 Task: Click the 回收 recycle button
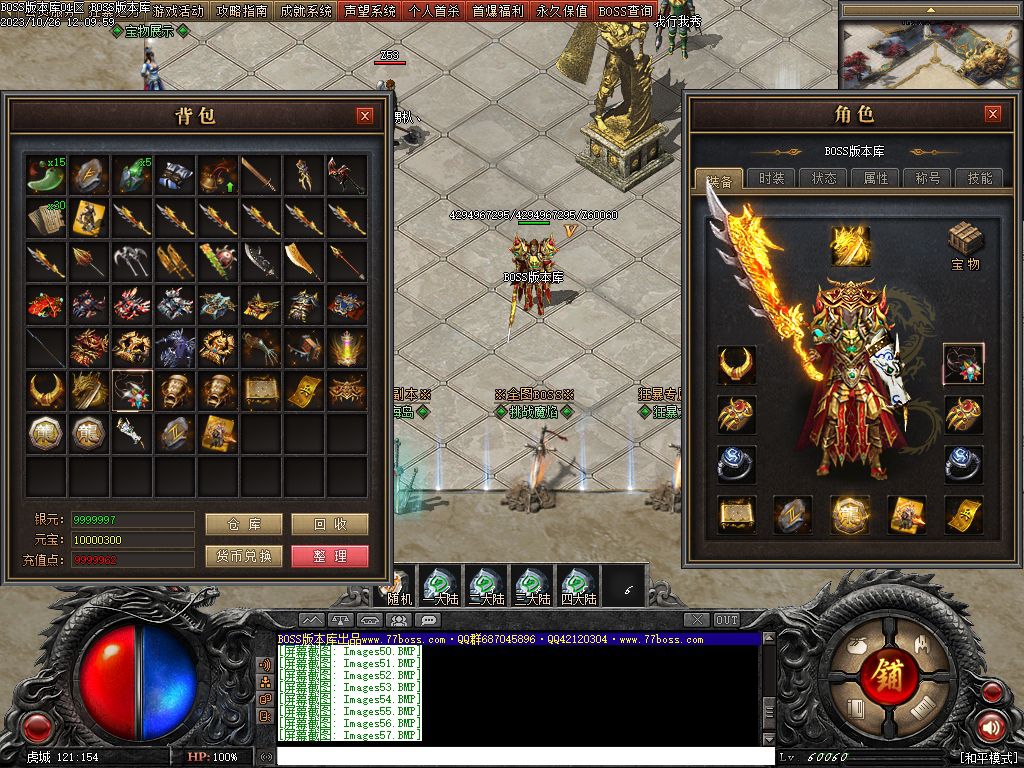click(330, 524)
